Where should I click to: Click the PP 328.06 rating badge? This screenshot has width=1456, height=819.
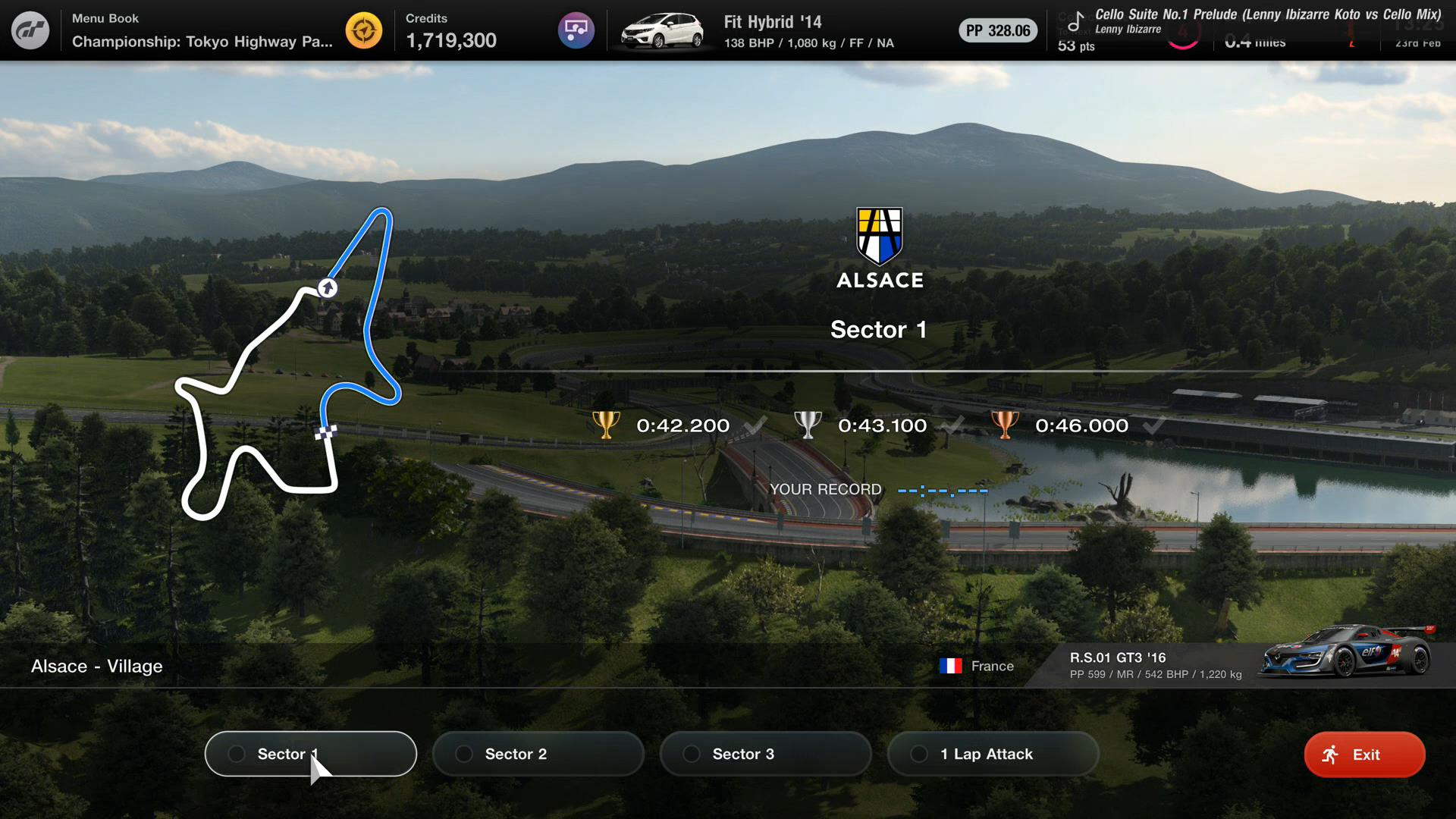(x=998, y=31)
